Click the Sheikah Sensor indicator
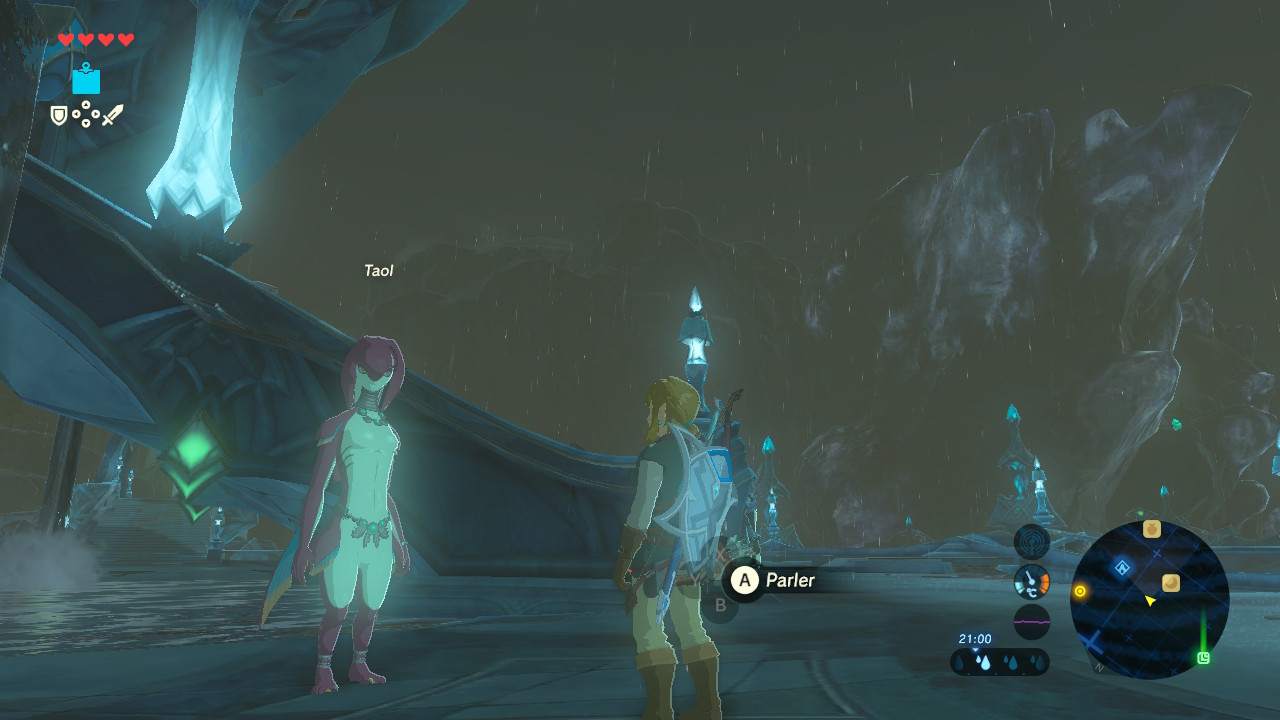The image size is (1280, 720). coord(1031,542)
